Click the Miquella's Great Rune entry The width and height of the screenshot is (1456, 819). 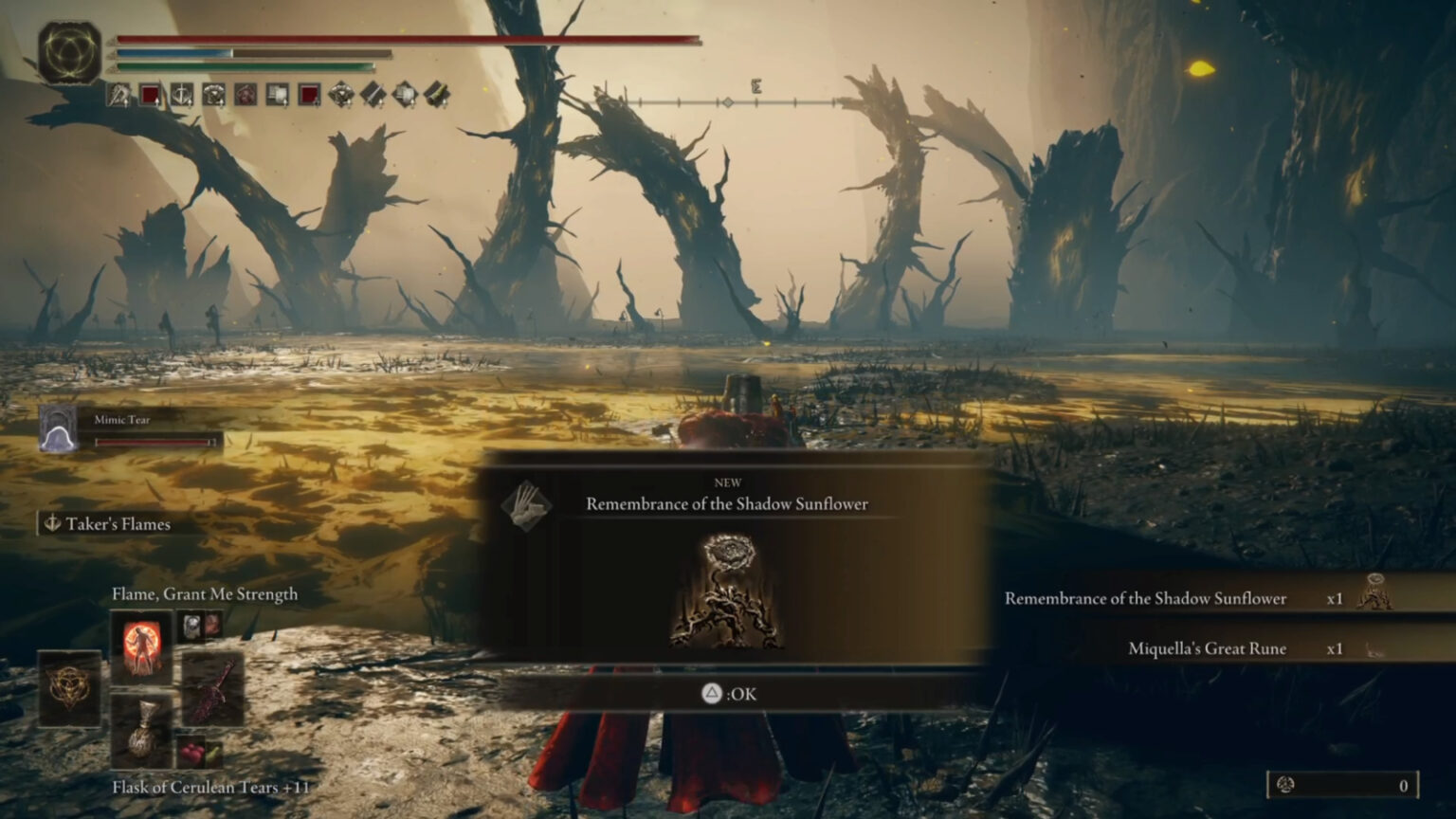1206,648
